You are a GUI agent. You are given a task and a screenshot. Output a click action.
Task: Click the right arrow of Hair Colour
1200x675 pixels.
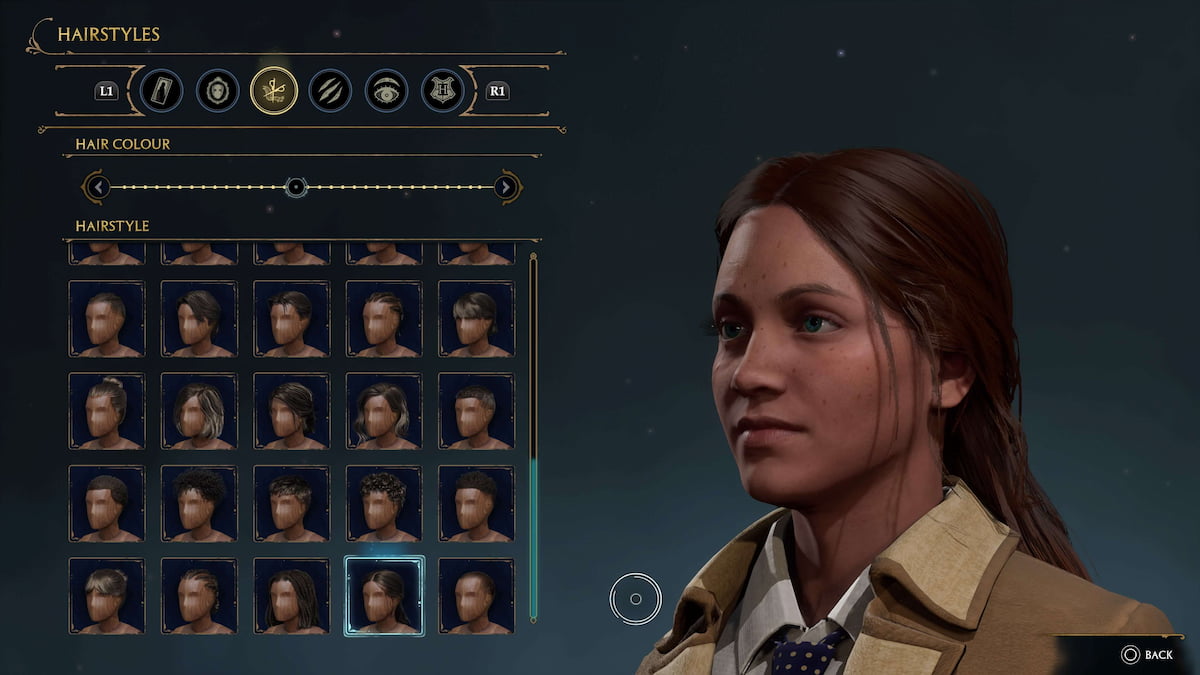[507, 187]
